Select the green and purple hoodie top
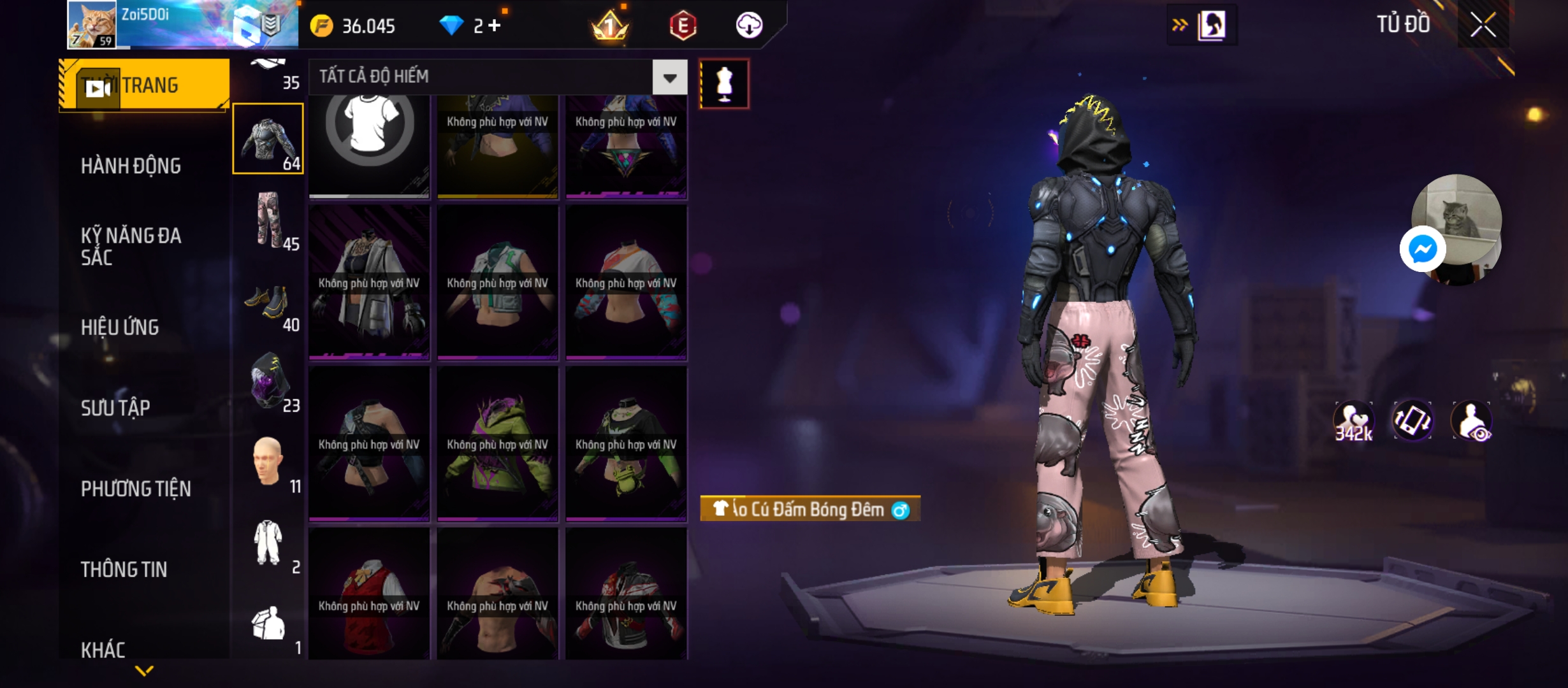1568x688 pixels. (x=498, y=444)
